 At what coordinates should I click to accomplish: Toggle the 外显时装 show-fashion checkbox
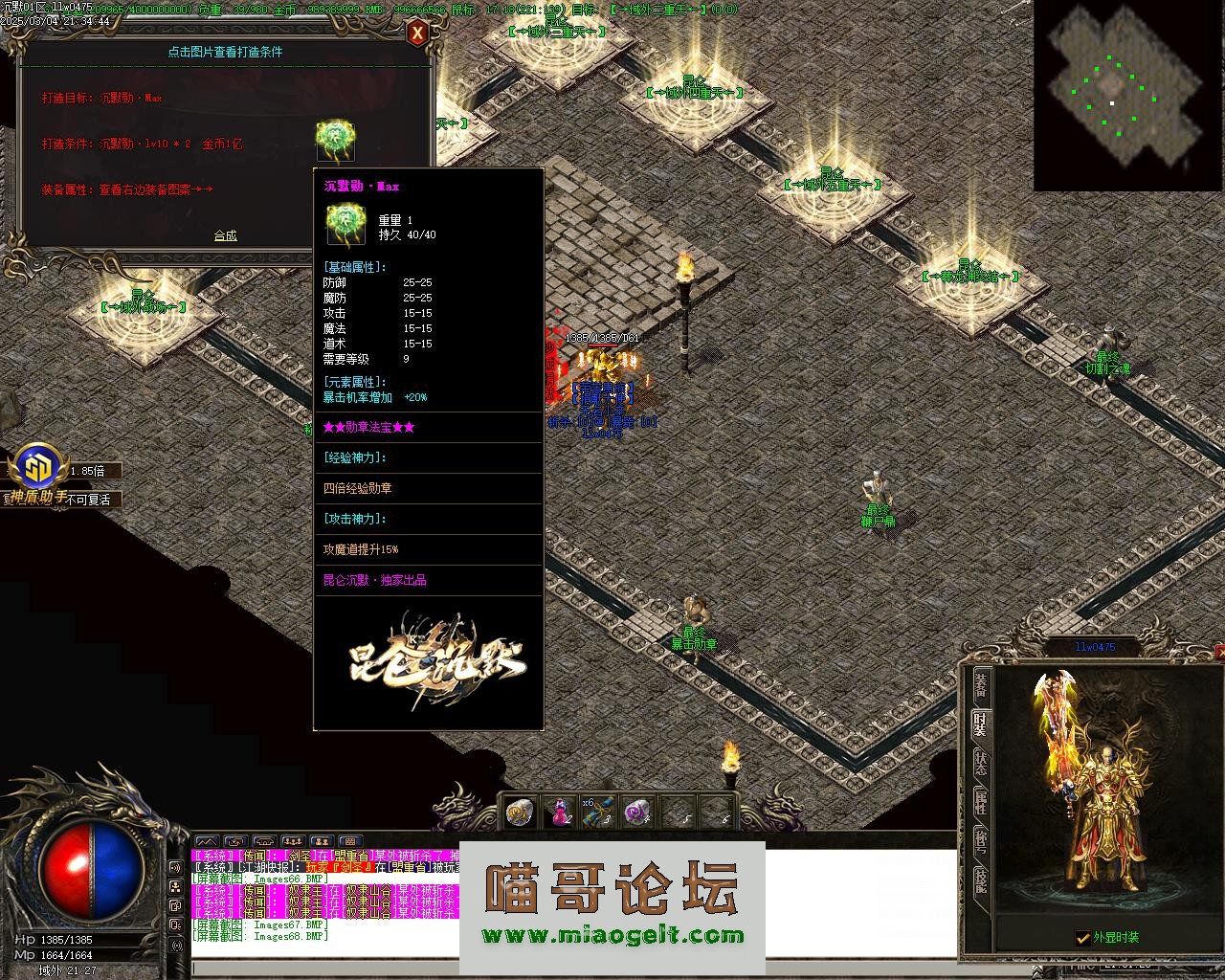(1082, 938)
